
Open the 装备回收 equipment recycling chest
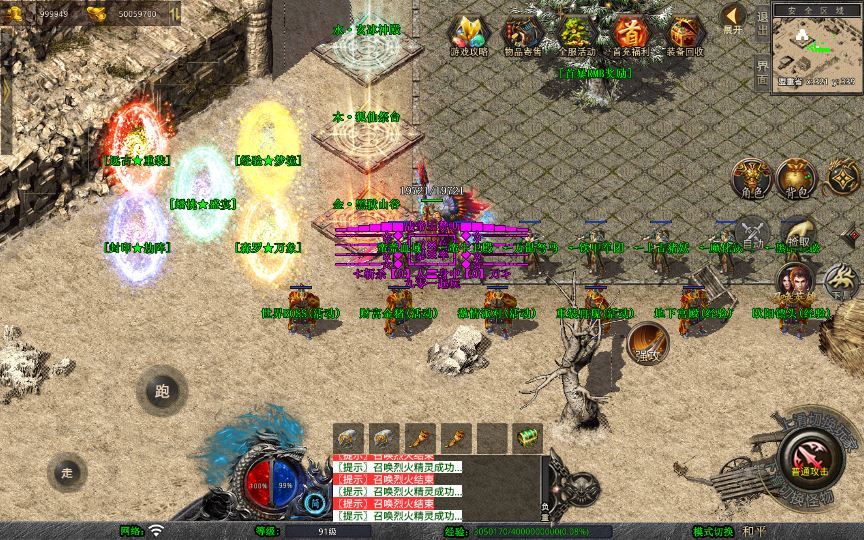pyautogui.click(x=684, y=35)
